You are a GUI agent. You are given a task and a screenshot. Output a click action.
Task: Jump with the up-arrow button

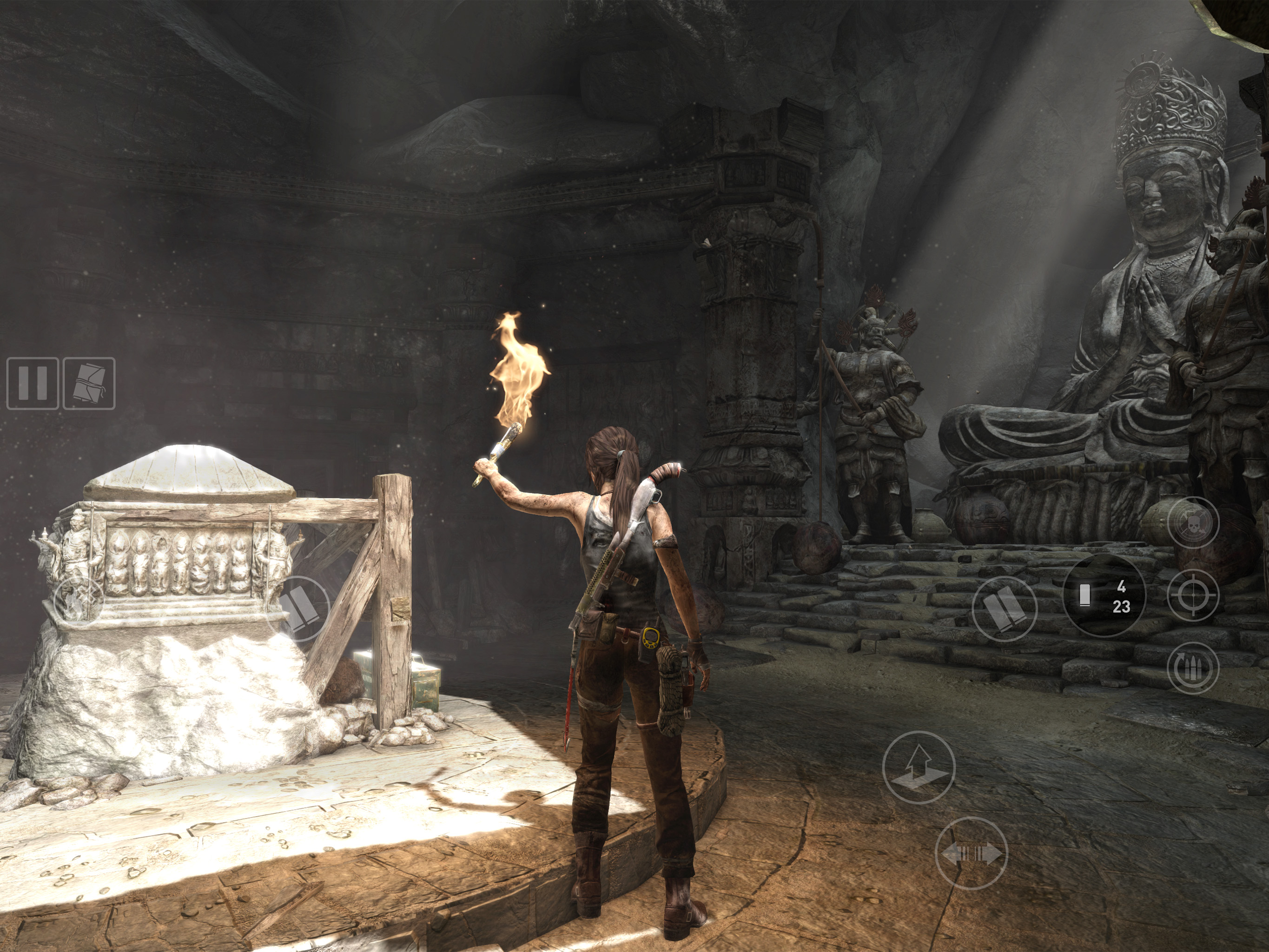[x=919, y=767]
